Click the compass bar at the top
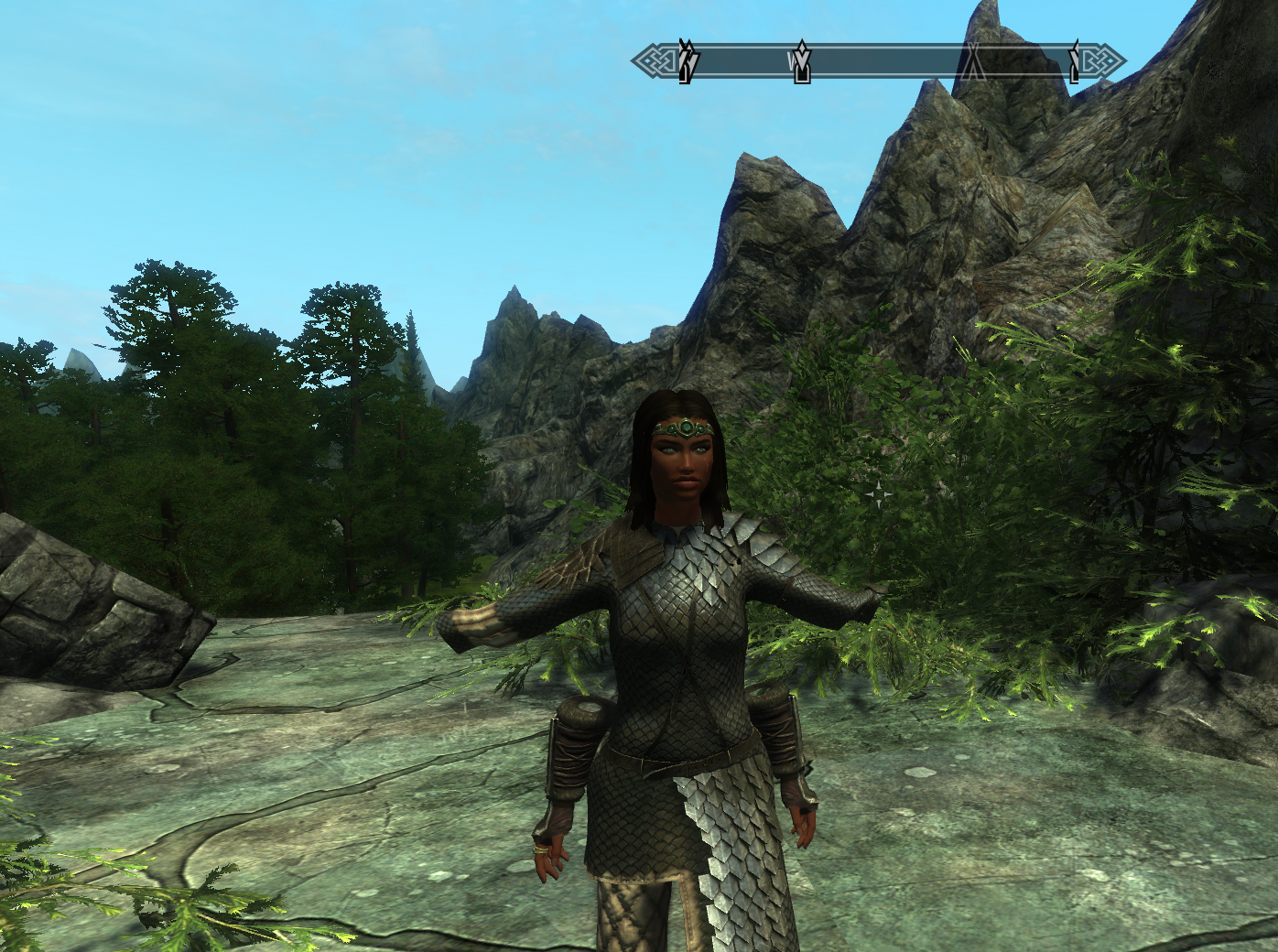This screenshot has width=1278, height=952. 879,62
